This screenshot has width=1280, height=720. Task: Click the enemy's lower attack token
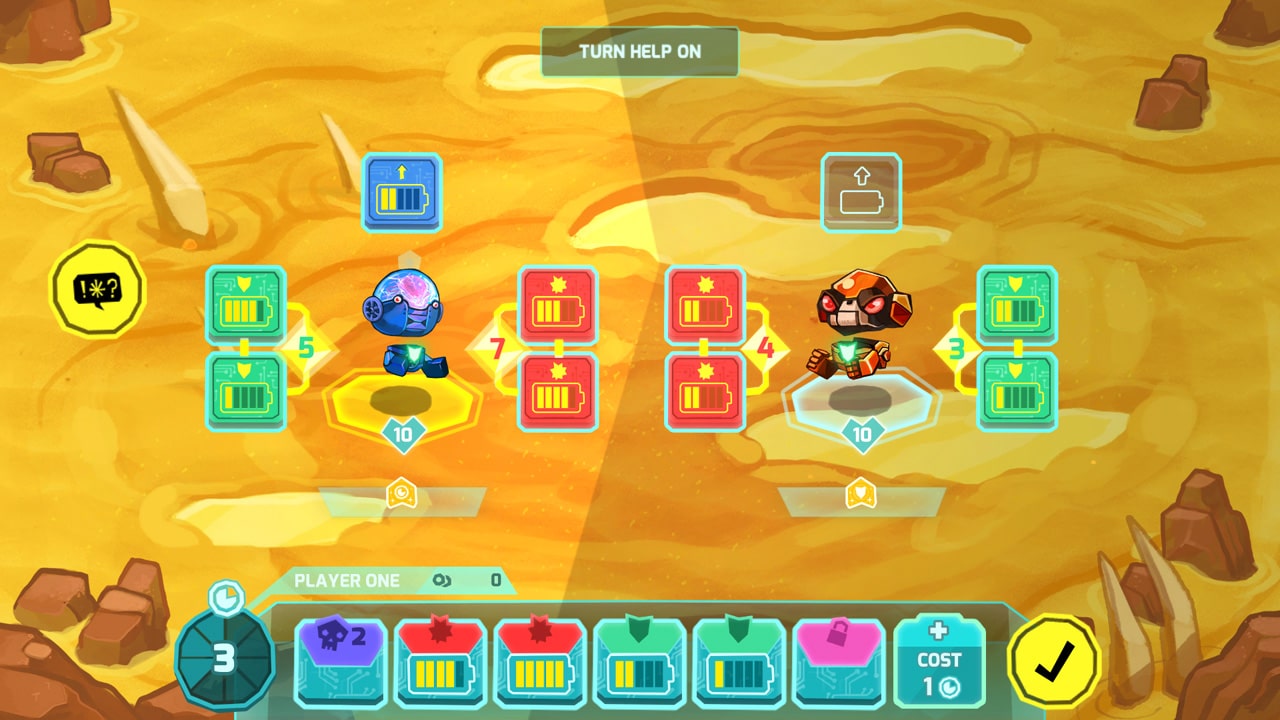[x=702, y=392]
